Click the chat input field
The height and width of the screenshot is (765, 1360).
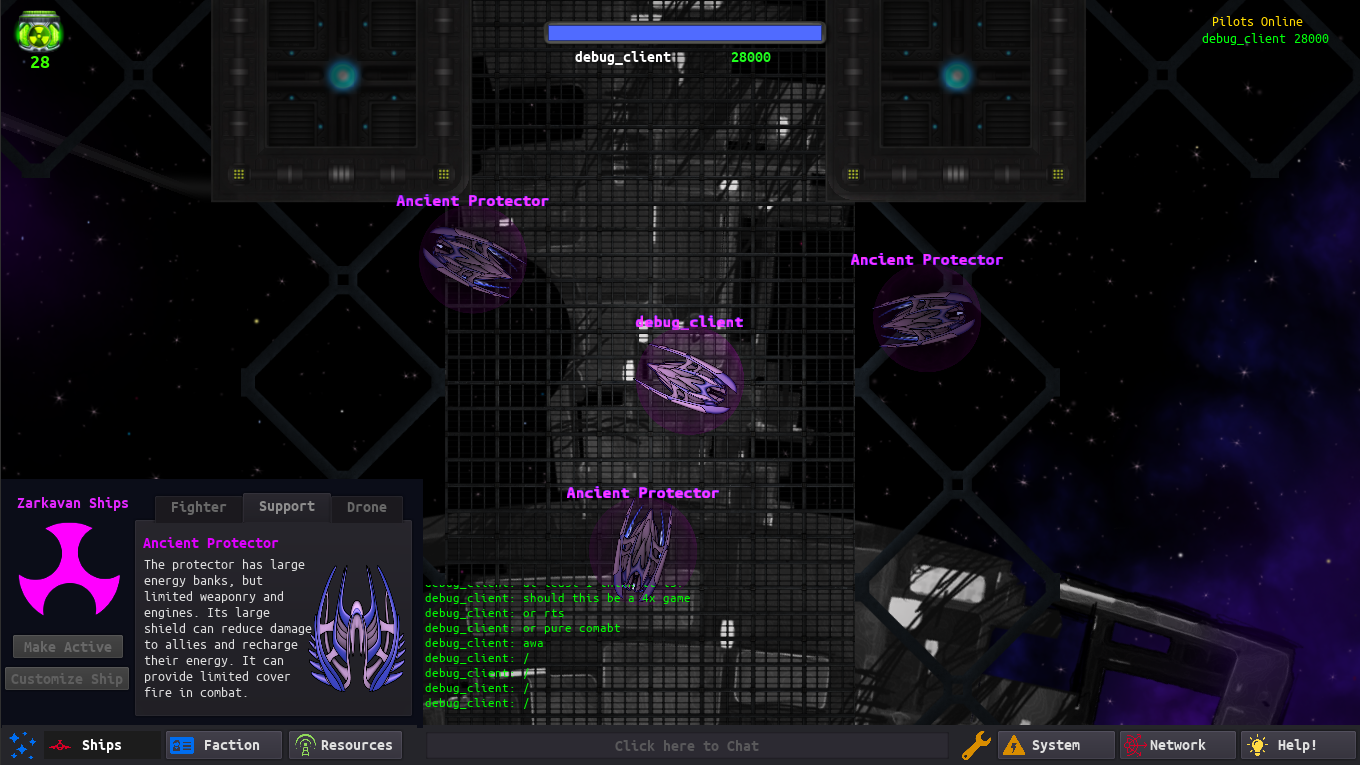pos(686,745)
